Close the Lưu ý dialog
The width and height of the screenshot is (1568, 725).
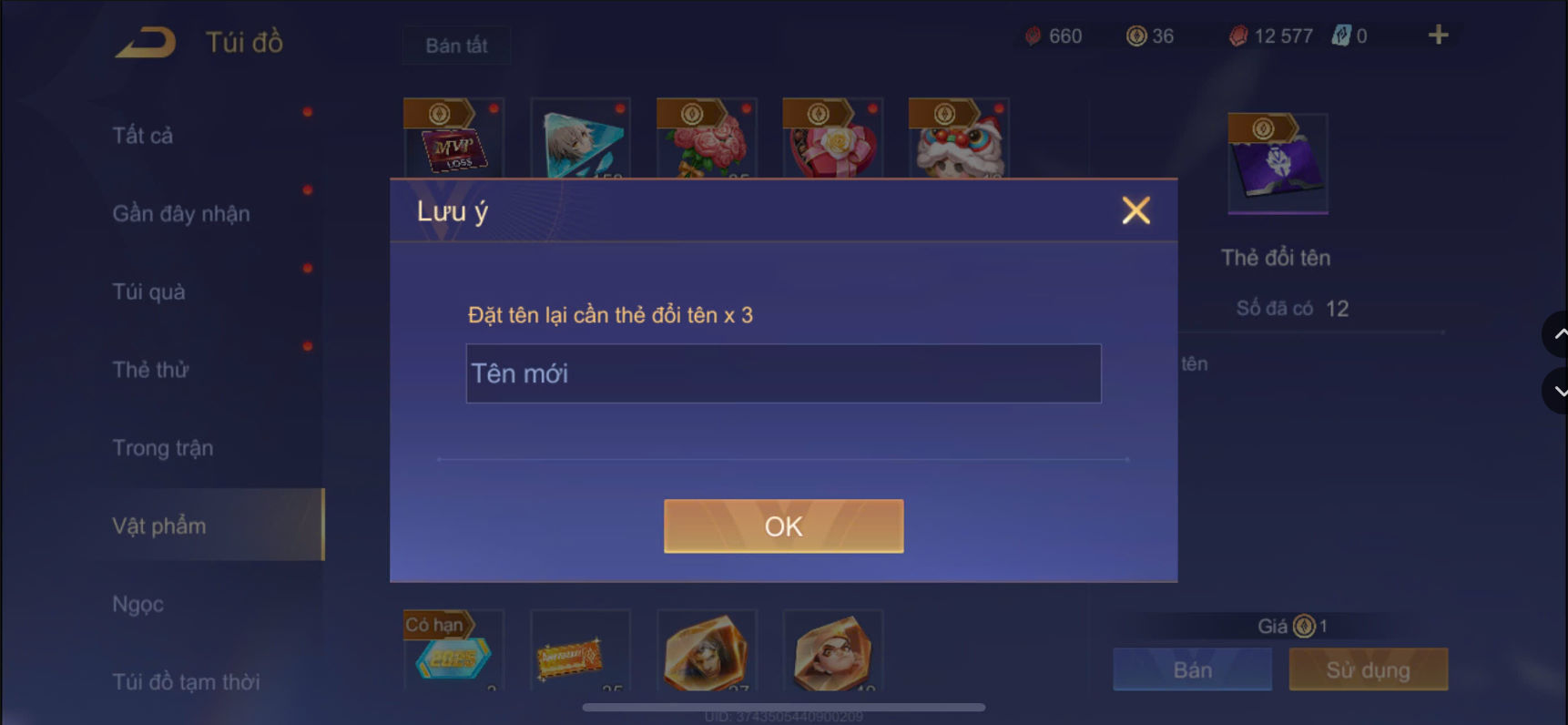pyautogui.click(x=1135, y=210)
